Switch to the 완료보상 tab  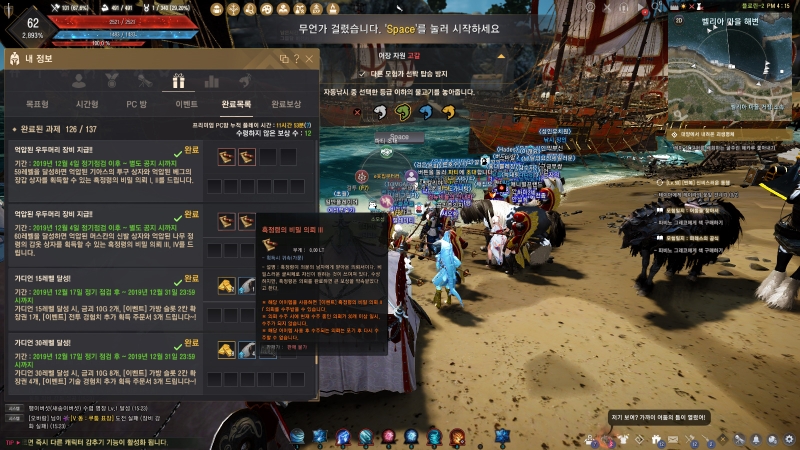tap(286, 104)
